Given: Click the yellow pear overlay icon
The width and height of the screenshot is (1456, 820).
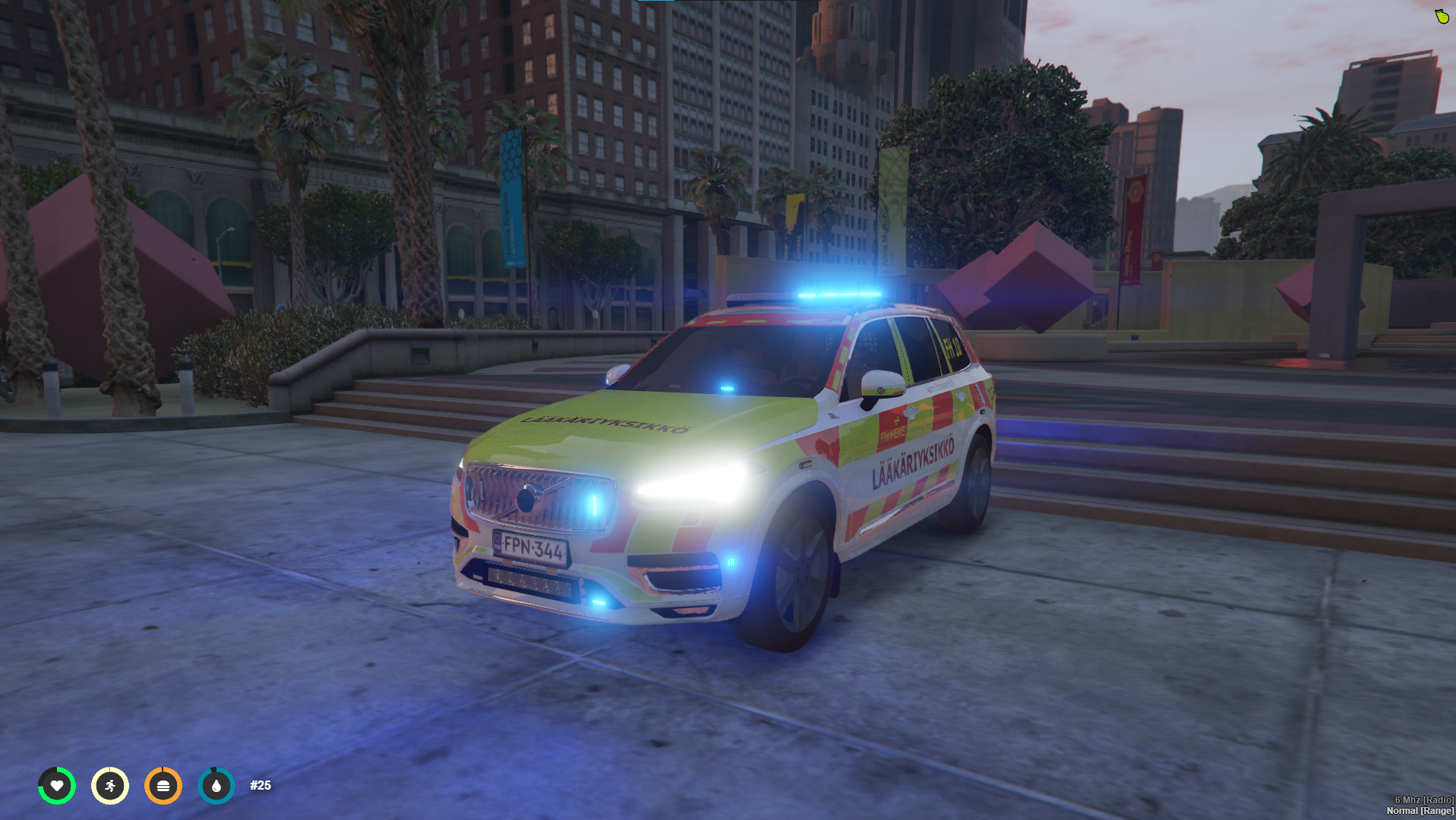Looking at the screenshot, I should [1442, 16].
